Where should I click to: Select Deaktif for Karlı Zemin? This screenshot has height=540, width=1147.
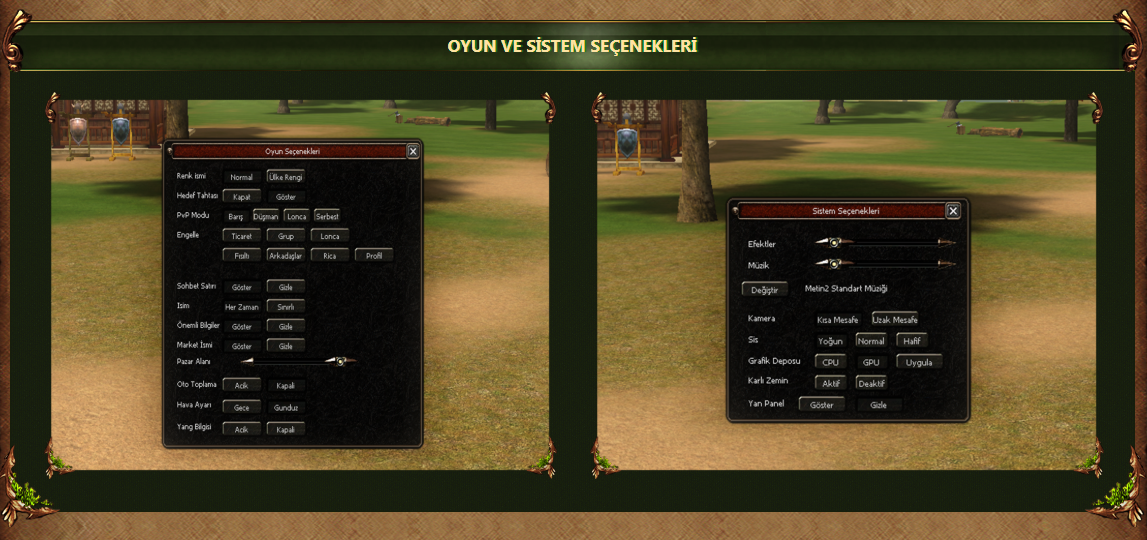click(x=871, y=383)
